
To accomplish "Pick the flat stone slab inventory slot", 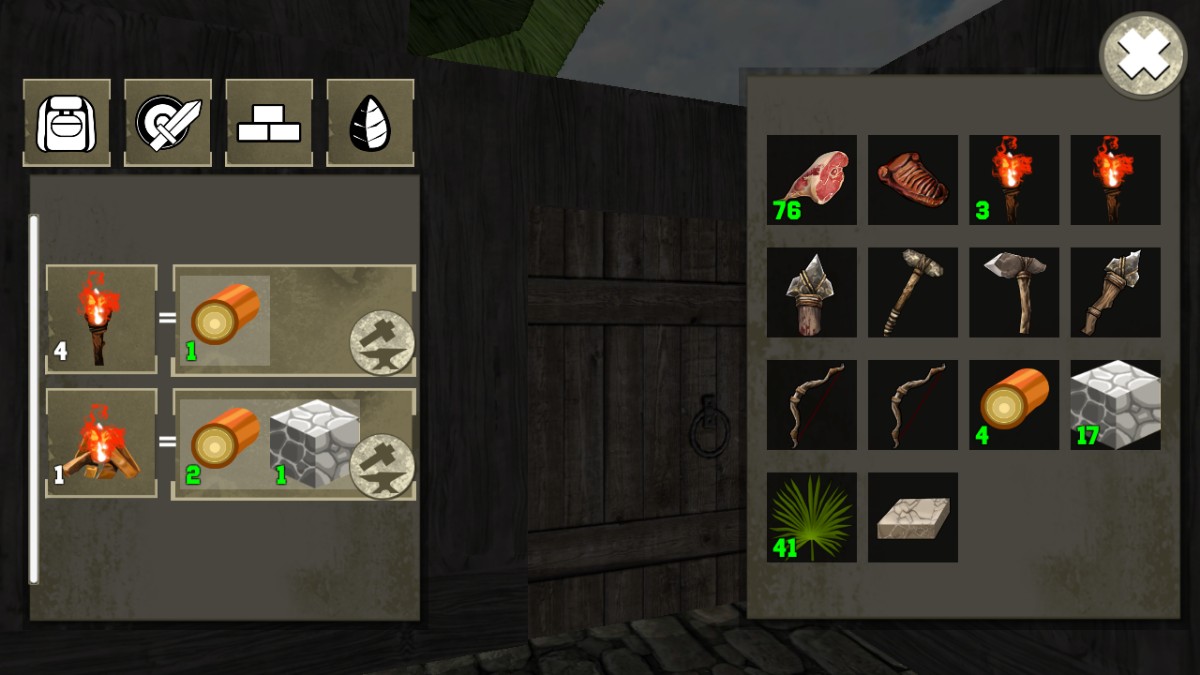I will pyautogui.click(x=913, y=518).
